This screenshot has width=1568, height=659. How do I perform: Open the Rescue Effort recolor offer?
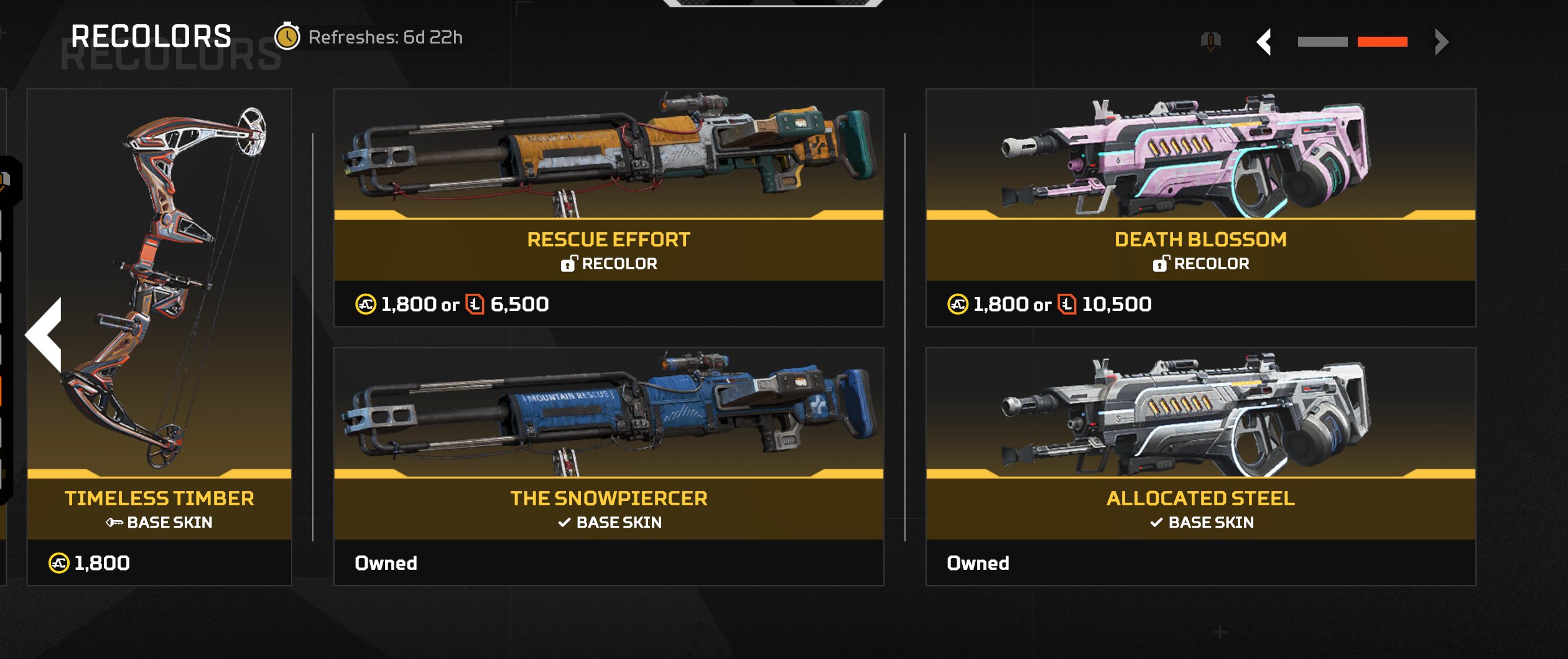pos(608,207)
